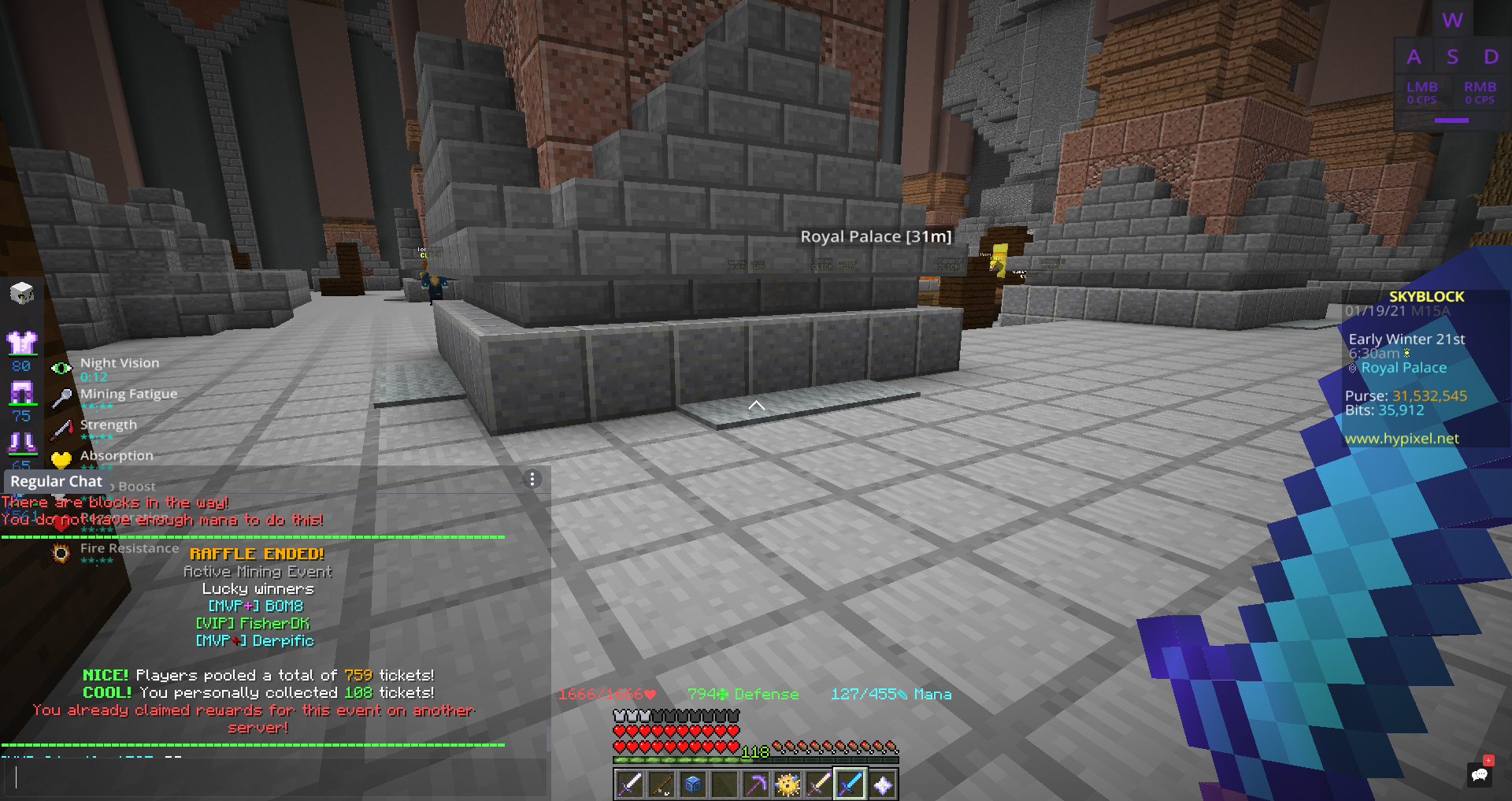Click the pufferfish item in the hotbar
The height and width of the screenshot is (801, 1512).
(x=787, y=785)
